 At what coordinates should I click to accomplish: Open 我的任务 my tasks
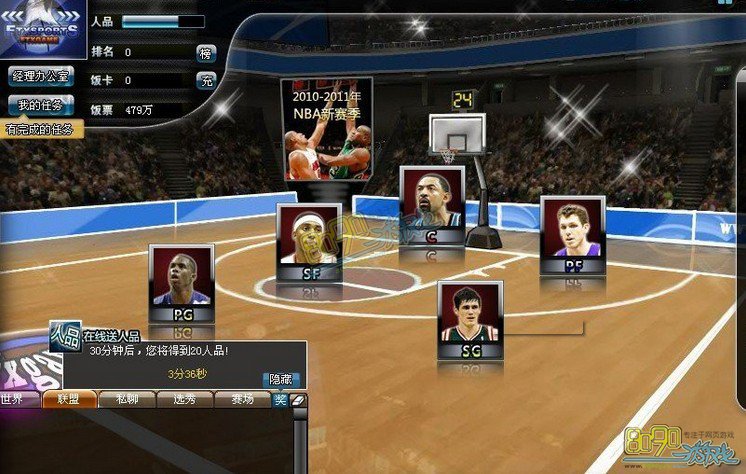coord(40,105)
